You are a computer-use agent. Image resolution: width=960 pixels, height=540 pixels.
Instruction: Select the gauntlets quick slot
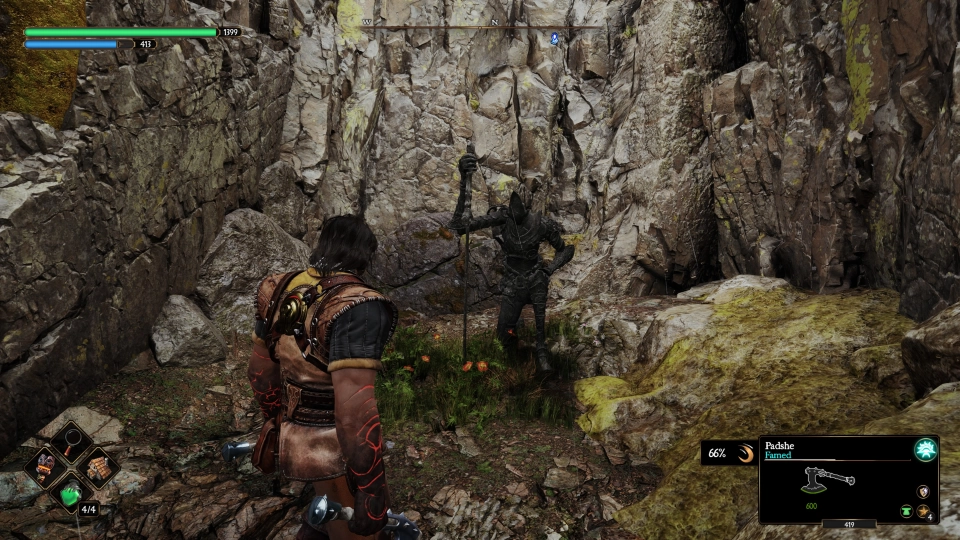[x=46, y=465]
